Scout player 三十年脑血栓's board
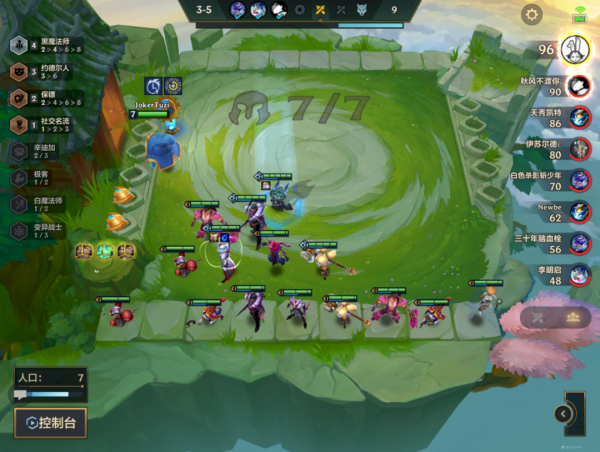This screenshot has height=452, width=600. tap(565, 244)
